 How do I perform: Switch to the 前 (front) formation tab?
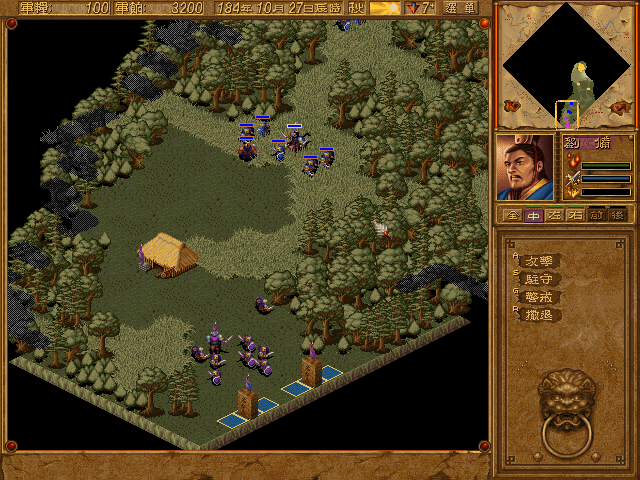(596, 214)
